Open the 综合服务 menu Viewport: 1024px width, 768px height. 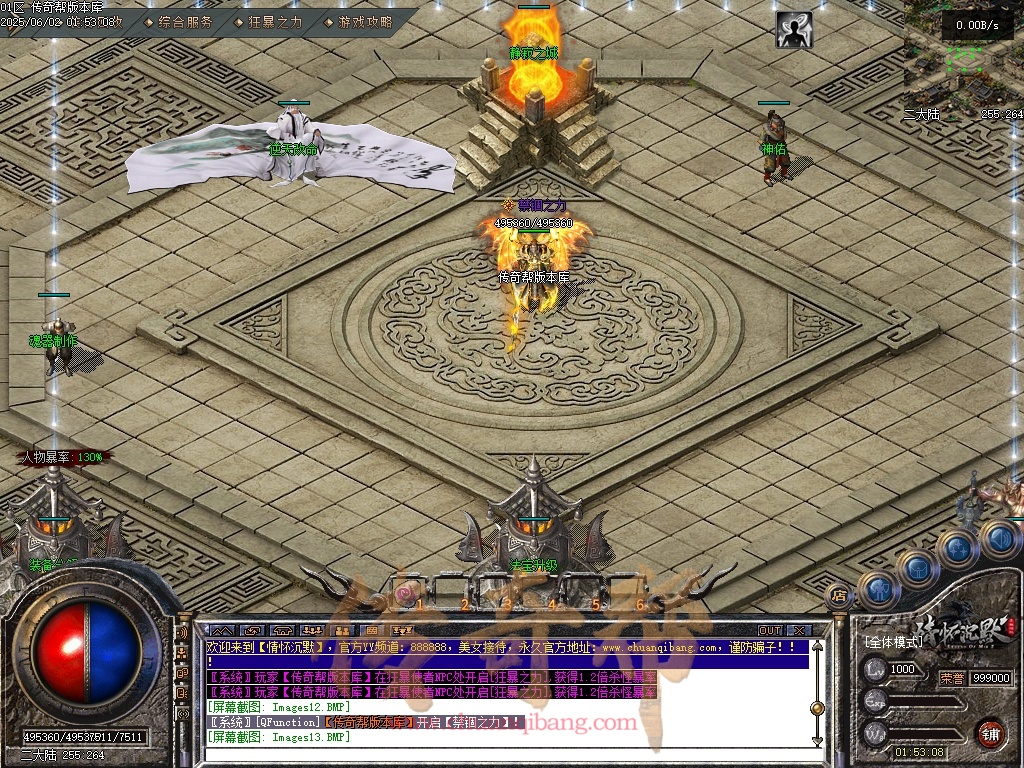click(x=185, y=22)
